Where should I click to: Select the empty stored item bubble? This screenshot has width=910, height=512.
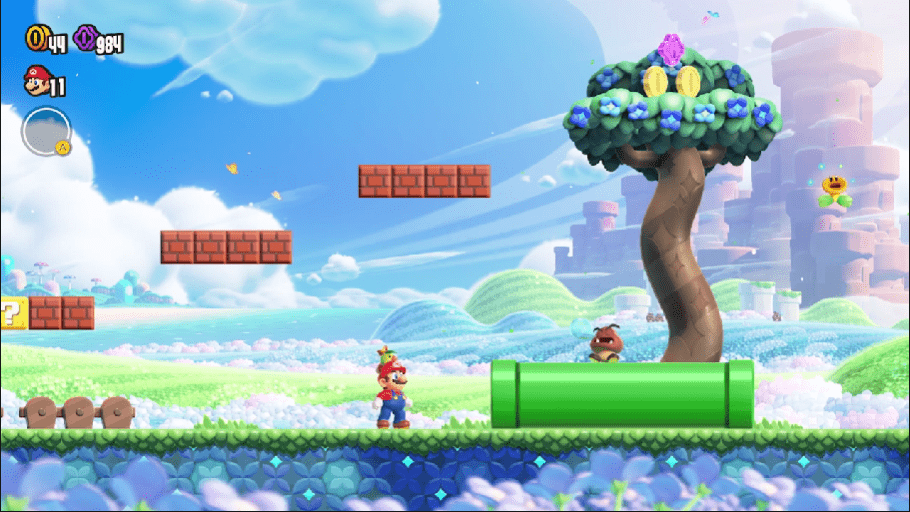[46, 132]
